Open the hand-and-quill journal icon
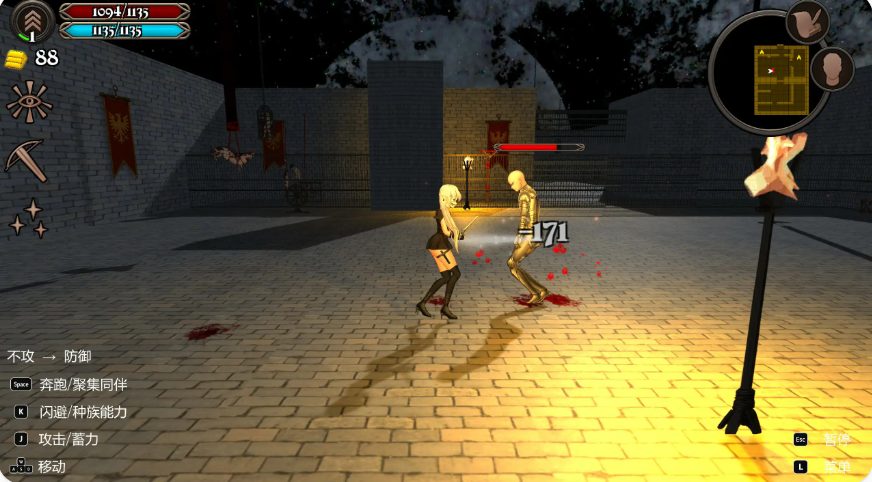872x482 pixels. click(806, 22)
